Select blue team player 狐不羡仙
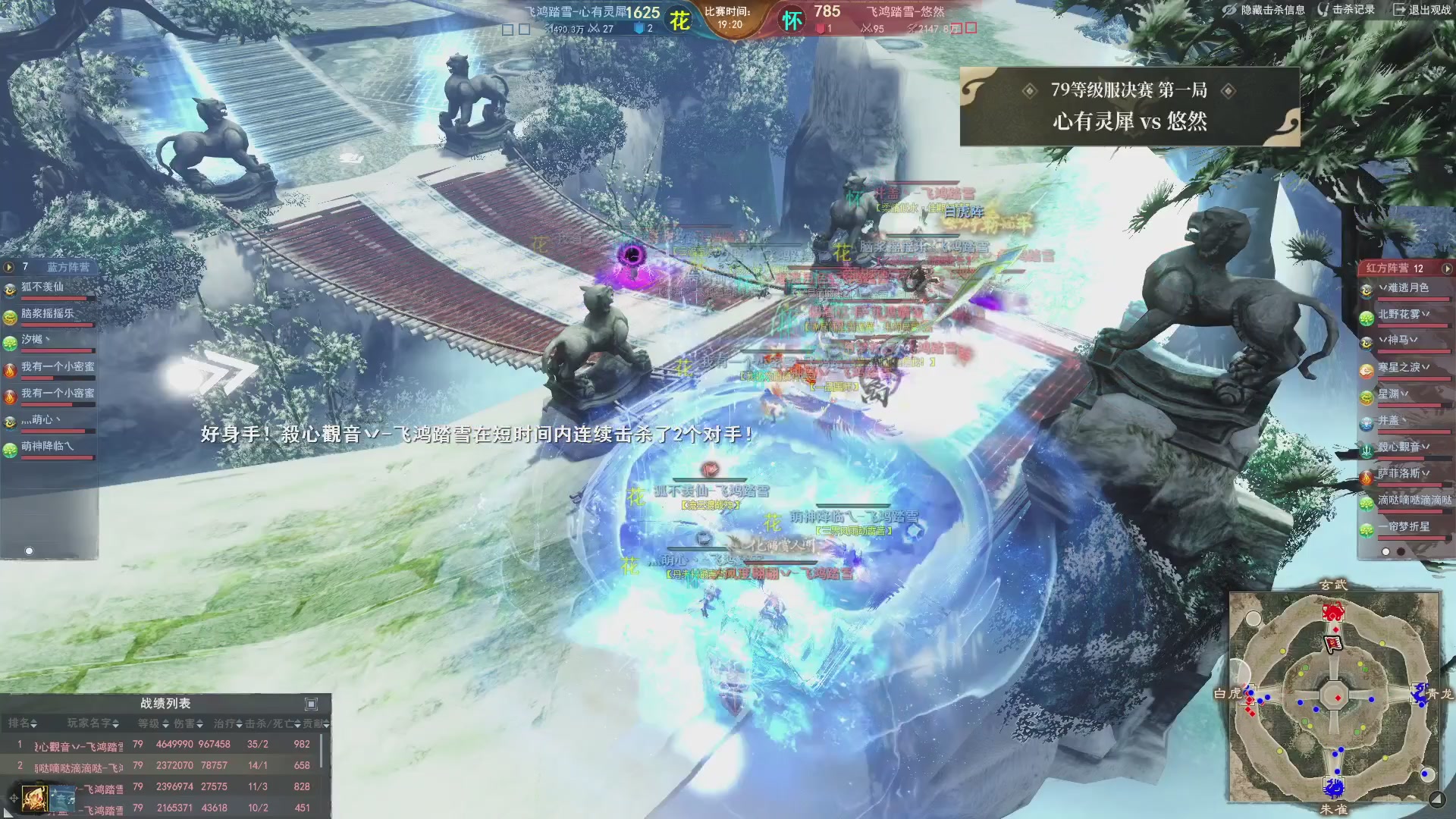1456x819 pixels. click(x=42, y=287)
